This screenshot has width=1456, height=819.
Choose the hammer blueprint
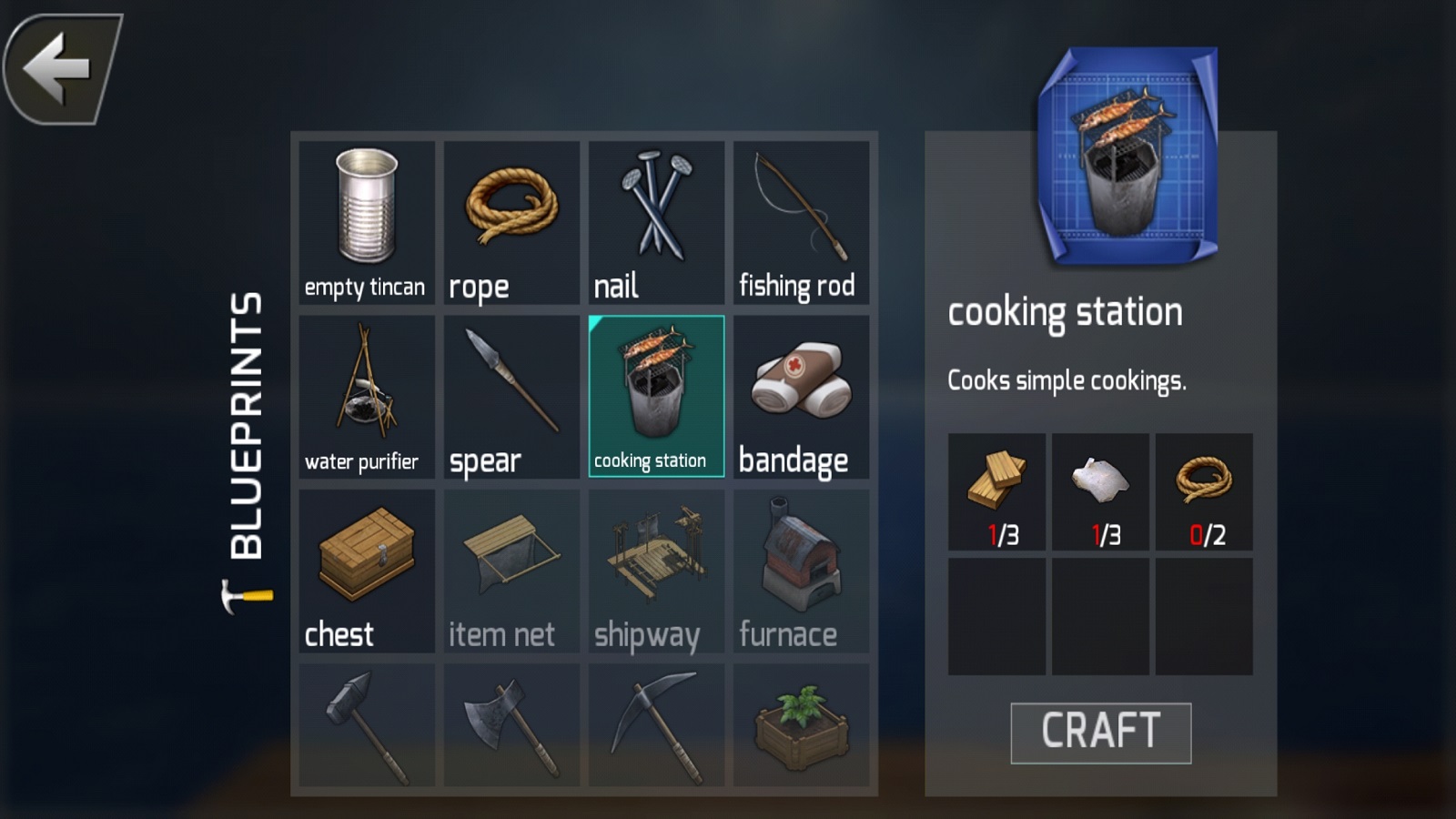[x=367, y=725]
